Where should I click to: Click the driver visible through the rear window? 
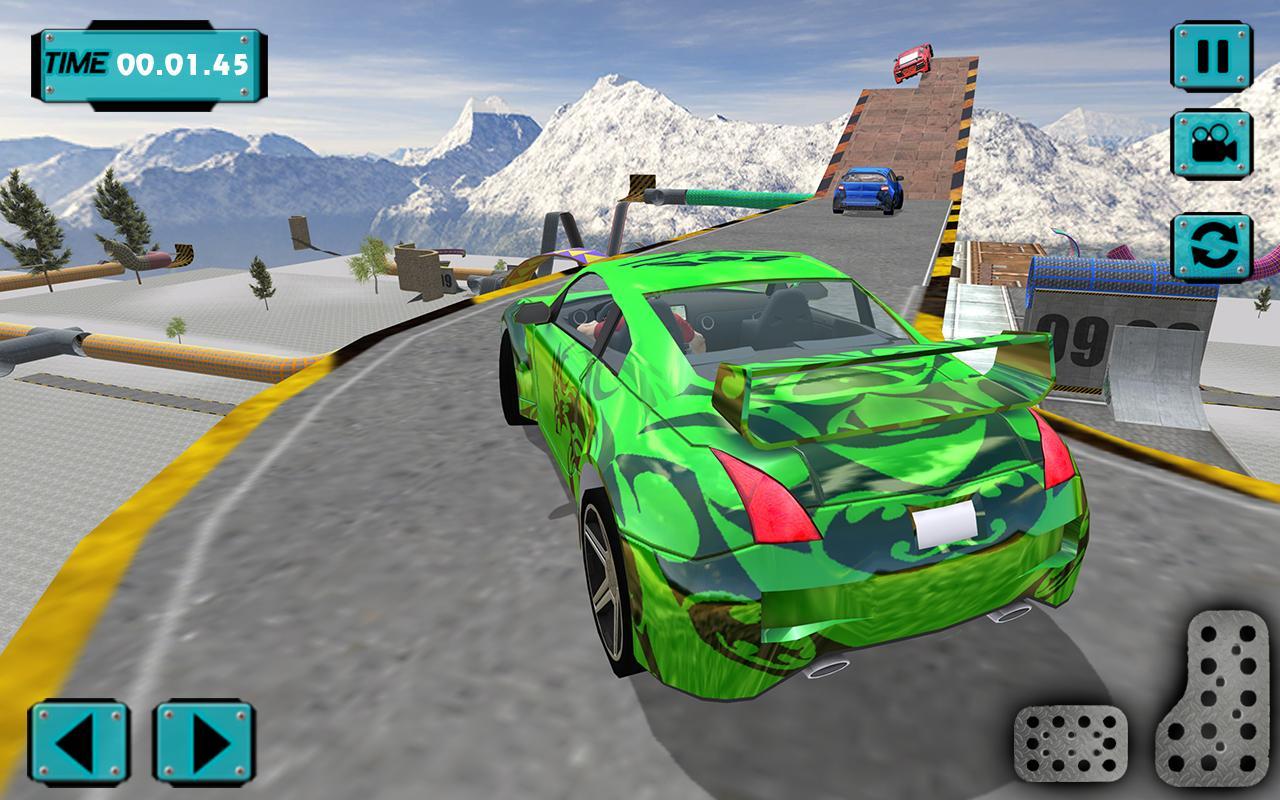[x=690, y=330]
